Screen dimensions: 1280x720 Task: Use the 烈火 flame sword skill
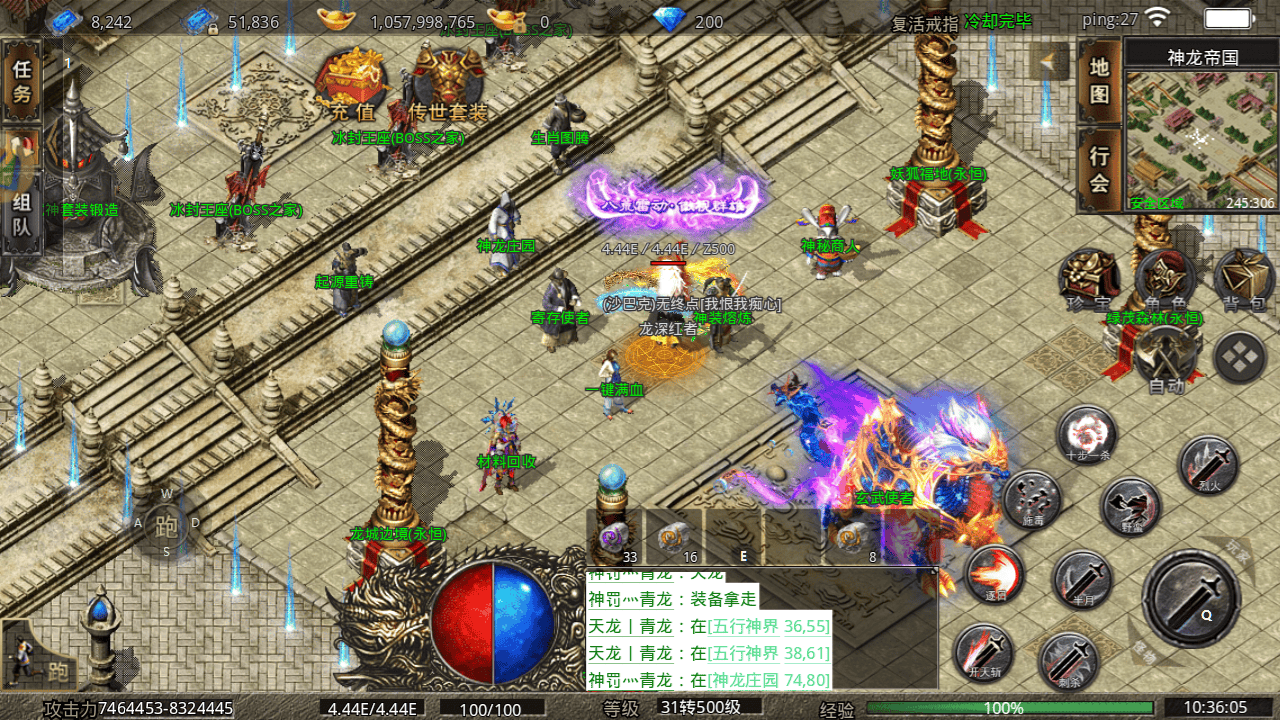[1208, 463]
